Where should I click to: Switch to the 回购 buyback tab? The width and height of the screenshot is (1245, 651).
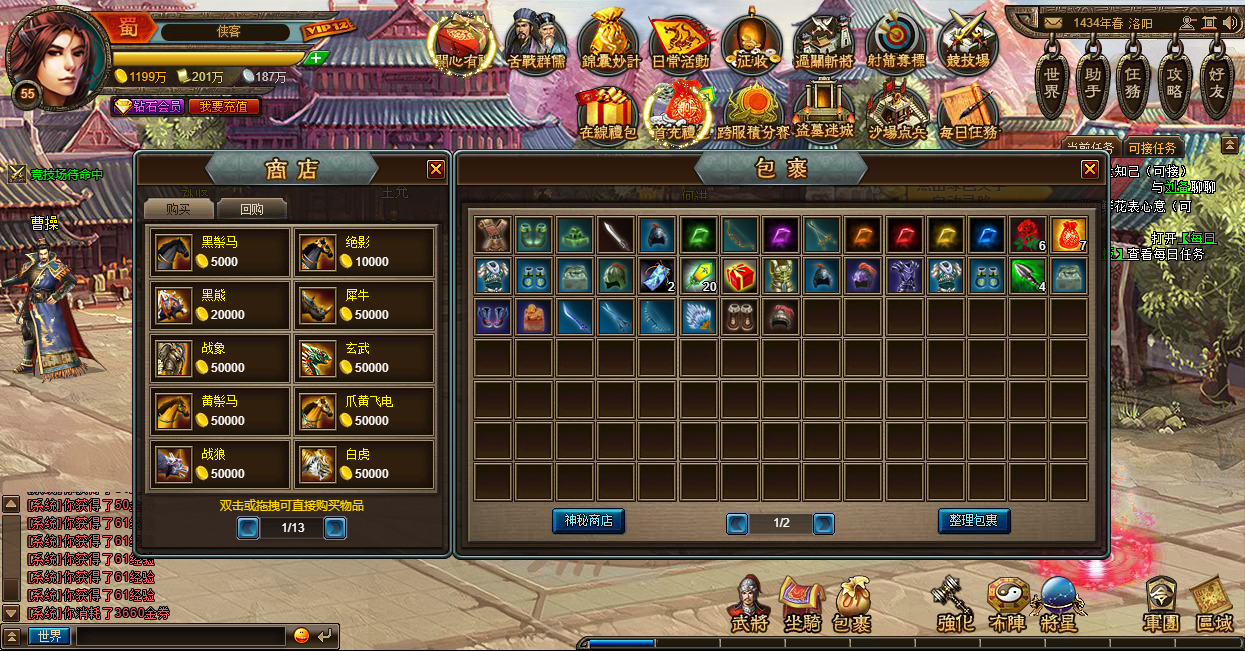coord(251,209)
